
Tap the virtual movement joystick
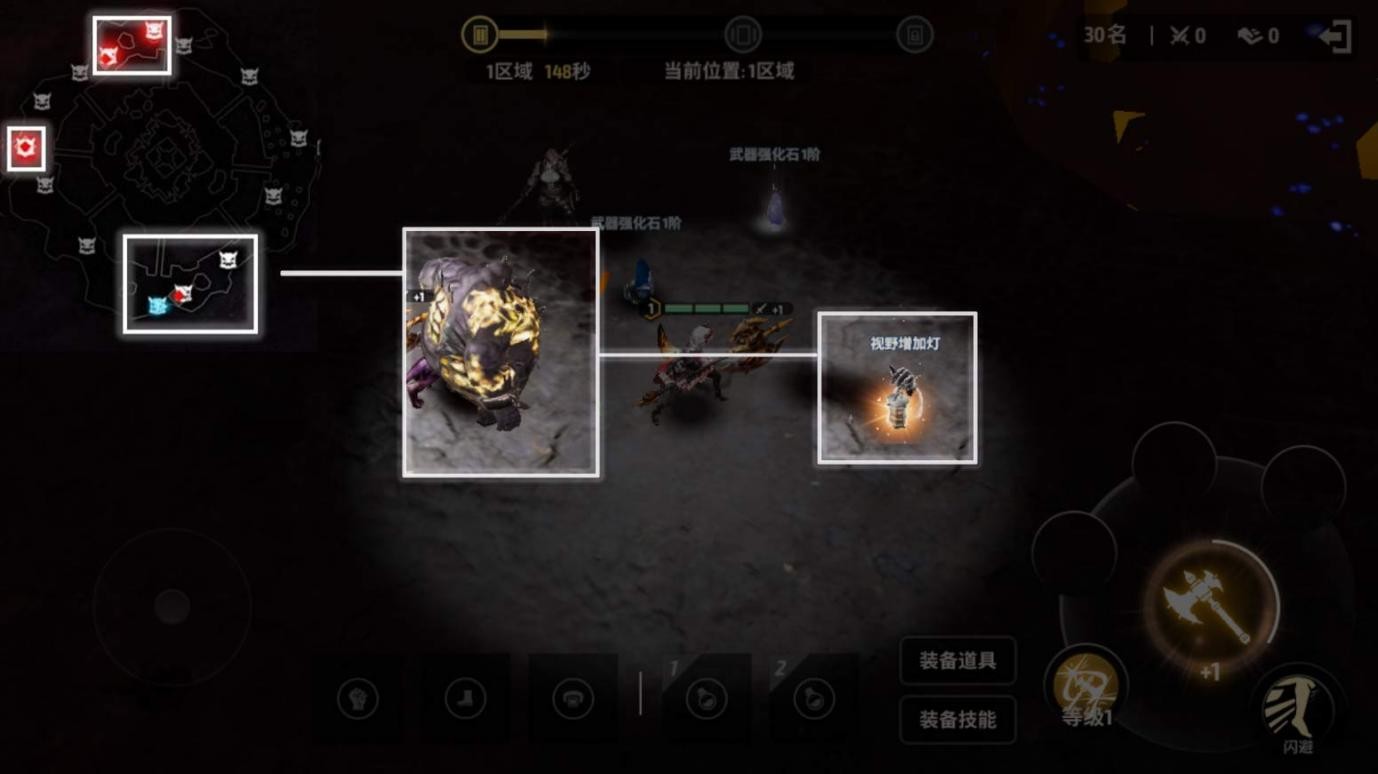(x=172, y=606)
